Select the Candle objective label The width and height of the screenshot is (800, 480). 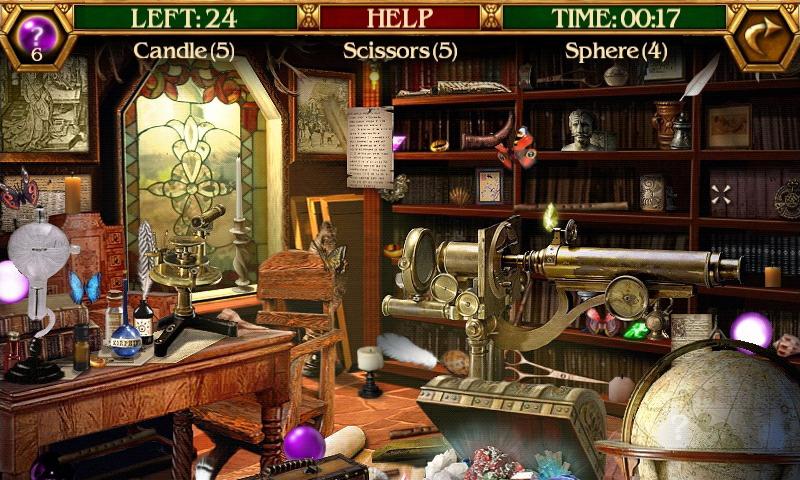[184, 50]
